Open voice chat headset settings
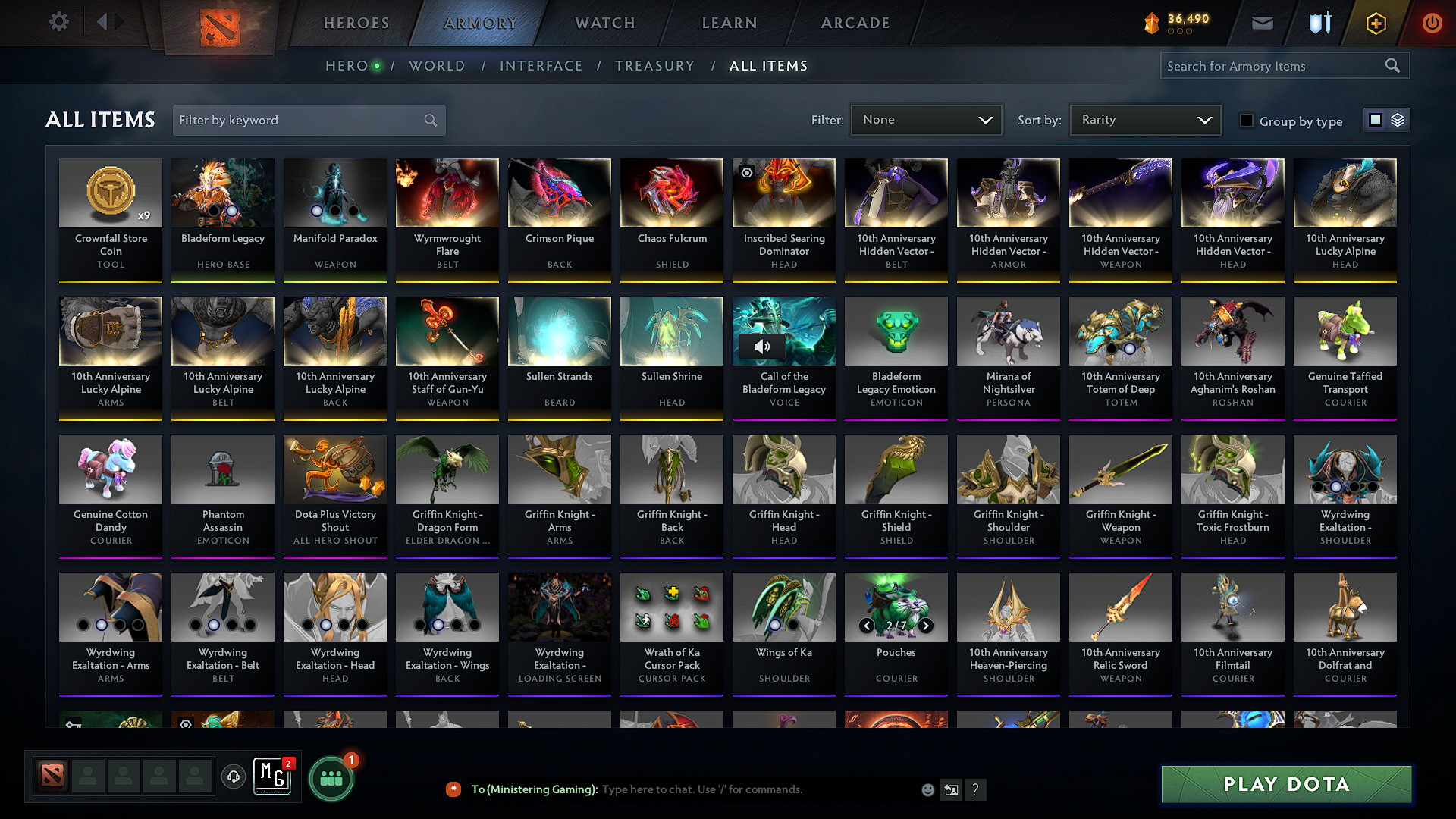This screenshot has height=819, width=1456. pyautogui.click(x=234, y=777)
